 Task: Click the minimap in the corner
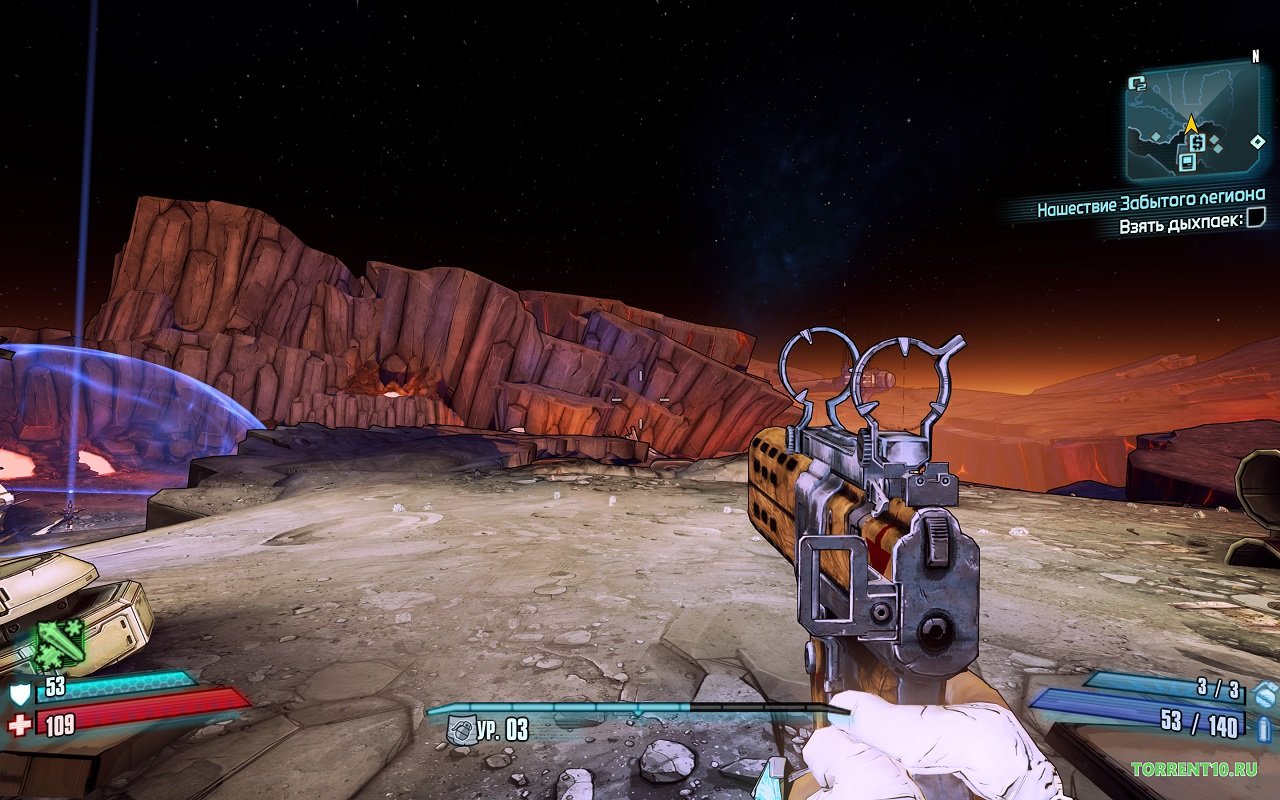click(x=1192, y=120)
